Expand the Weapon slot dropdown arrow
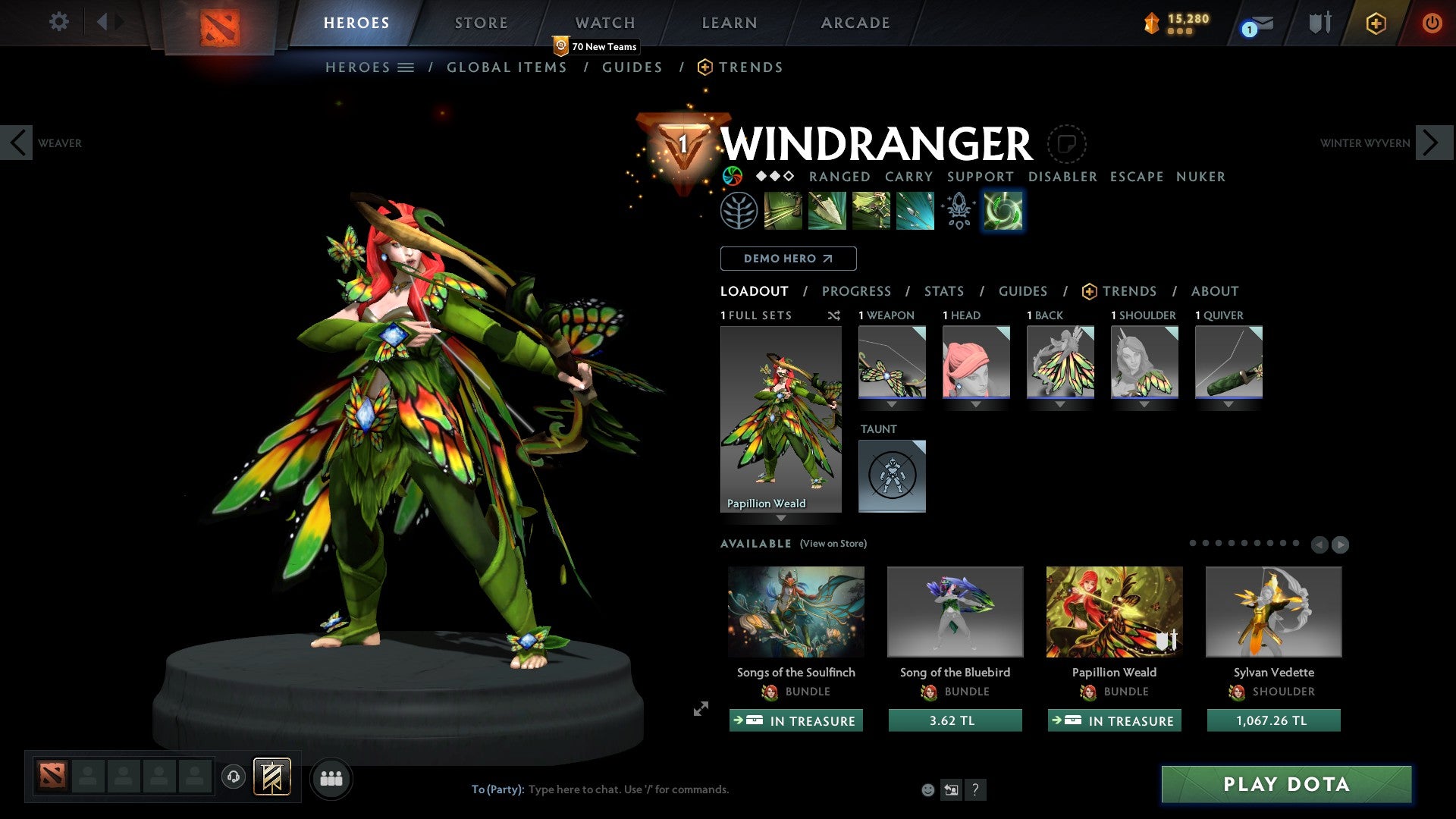 [892, 405]
